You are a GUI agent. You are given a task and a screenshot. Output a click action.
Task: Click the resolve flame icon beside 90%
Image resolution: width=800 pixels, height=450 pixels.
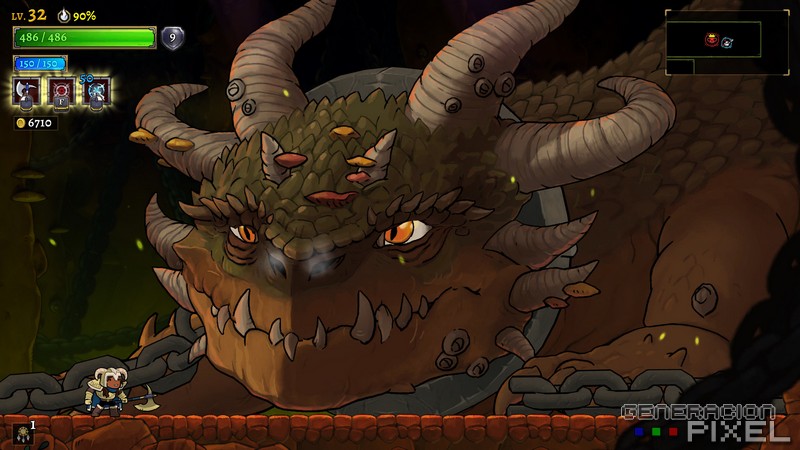[65, 16]
